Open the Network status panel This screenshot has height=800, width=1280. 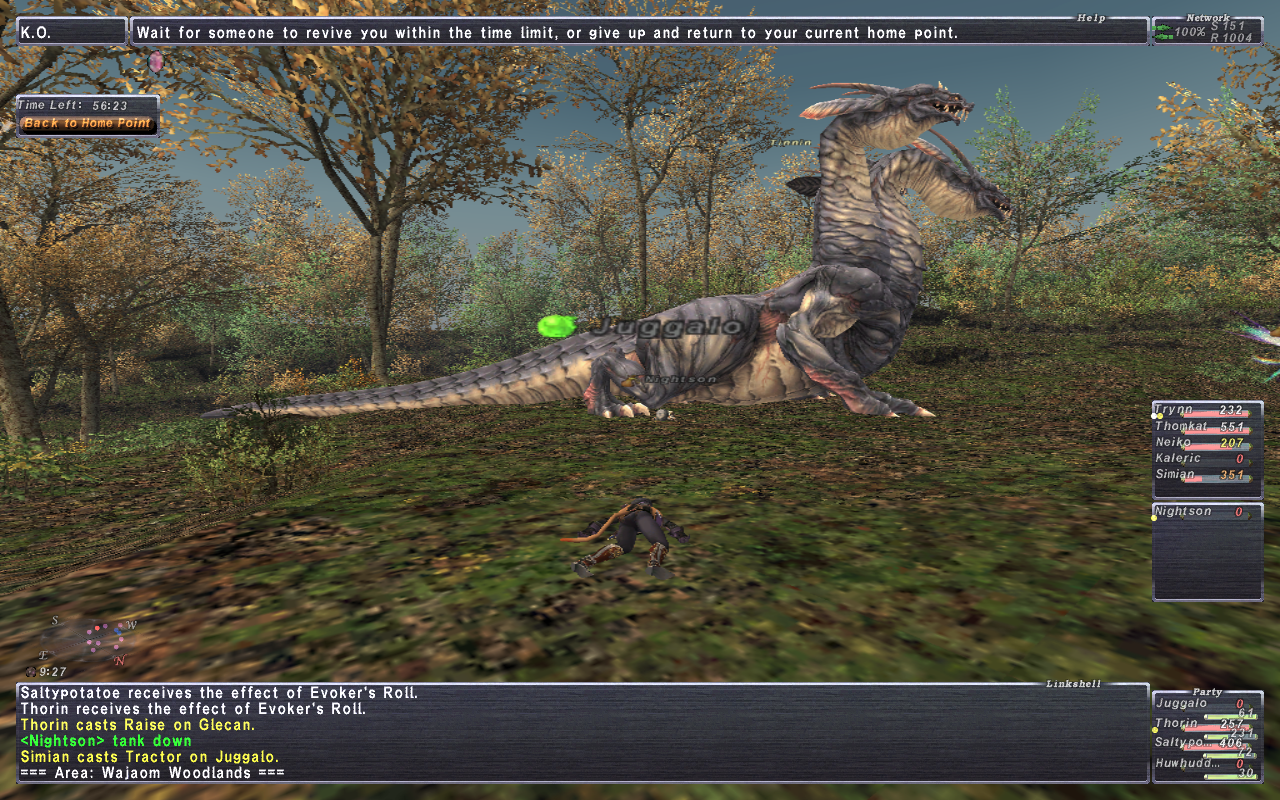pyautogui.click(x=1207, y=31)
